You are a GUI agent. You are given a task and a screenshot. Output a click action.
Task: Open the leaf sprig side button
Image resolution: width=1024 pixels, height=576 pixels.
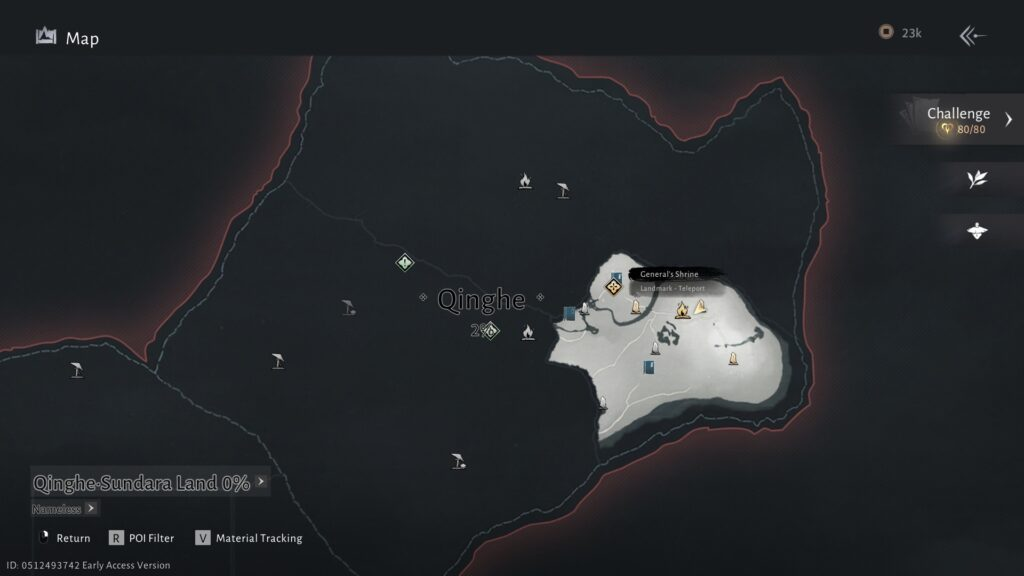pyautogui.click(x=977, y=179)
